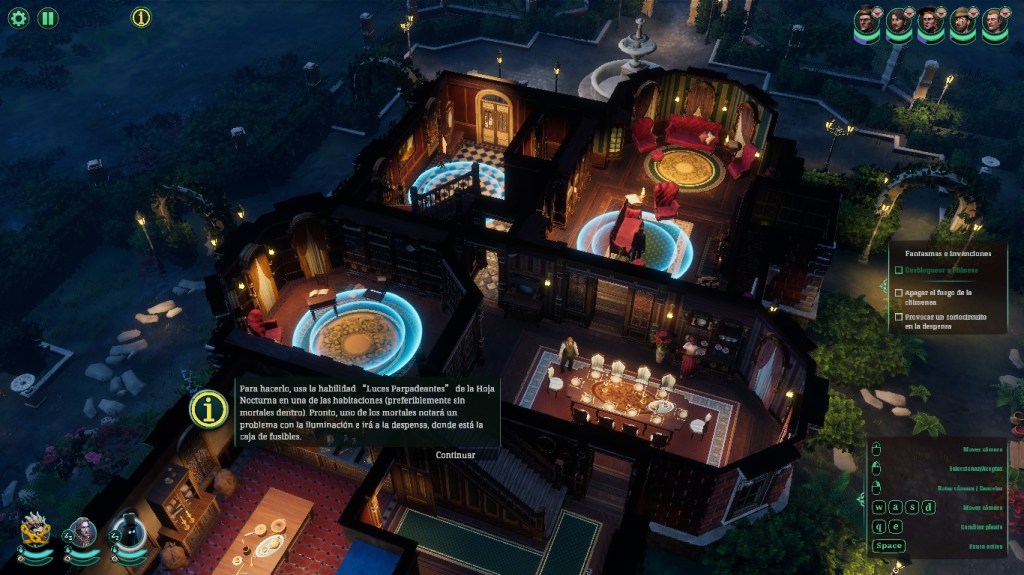Open the settings gear menu
This screenshot has height=575, width=1024.
[x=18, y=17]
